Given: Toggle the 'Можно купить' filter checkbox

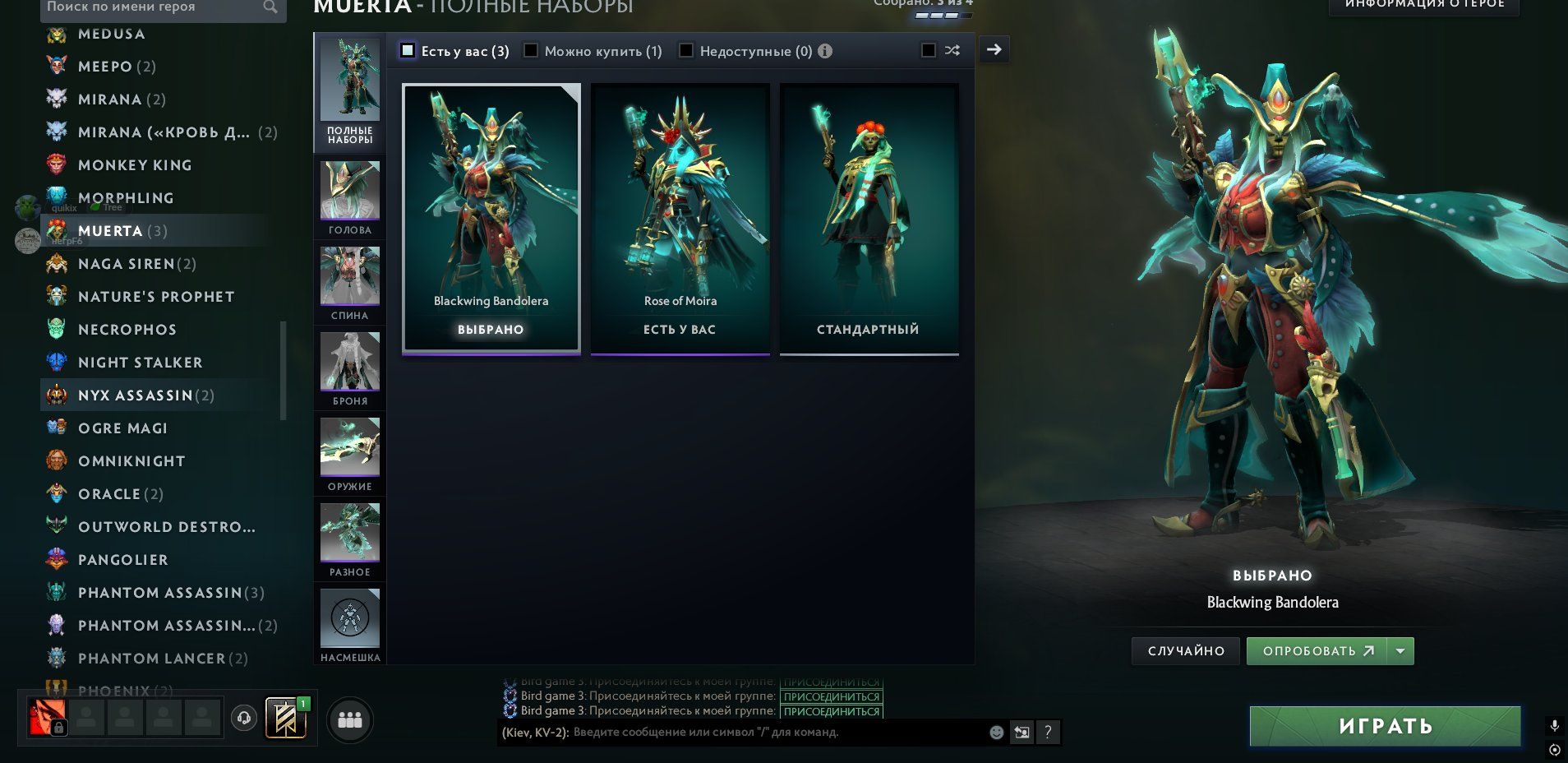Looking at the screenshot, I should click(531, 51).
